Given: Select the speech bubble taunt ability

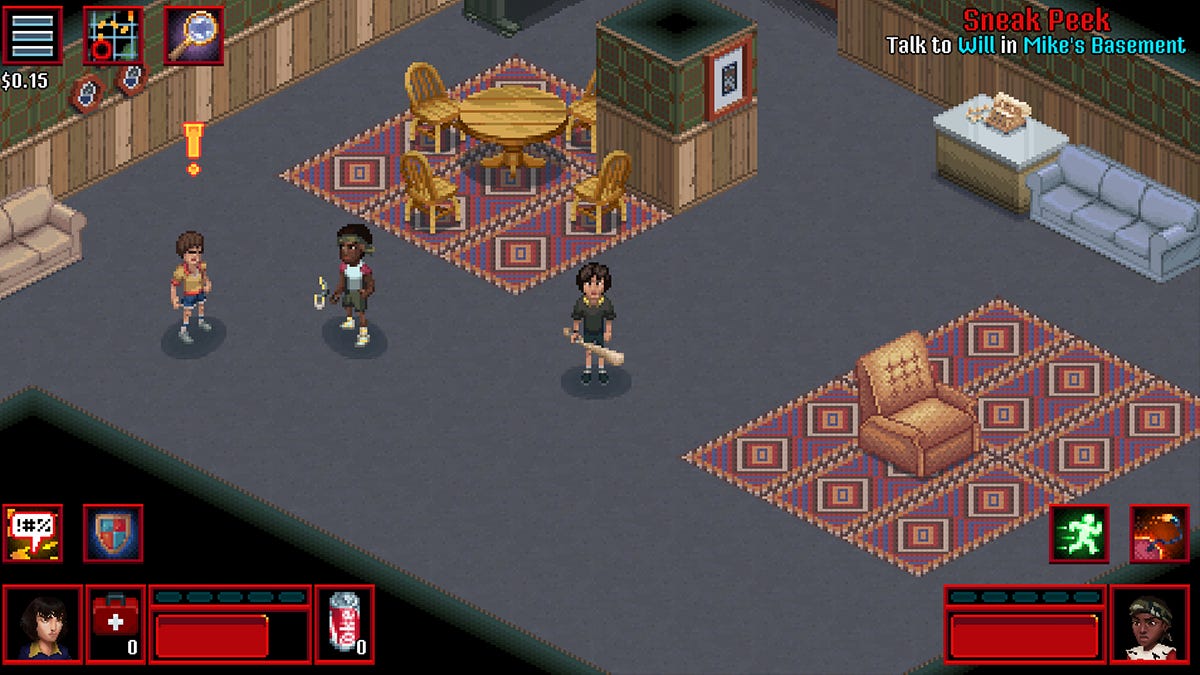Looking at the screenshot, I should (32, 533).
